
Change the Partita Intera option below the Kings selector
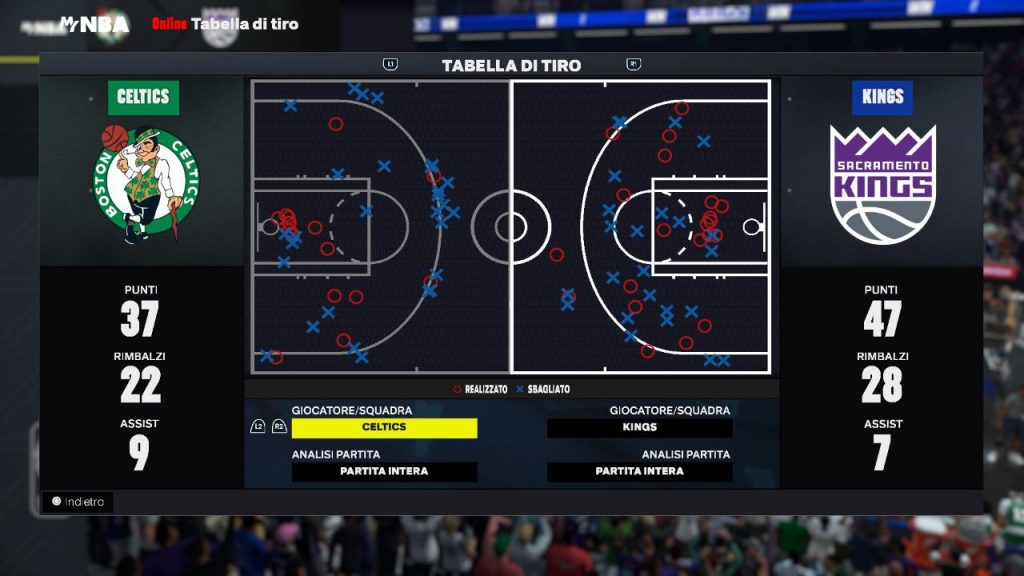tap(639, 472)
